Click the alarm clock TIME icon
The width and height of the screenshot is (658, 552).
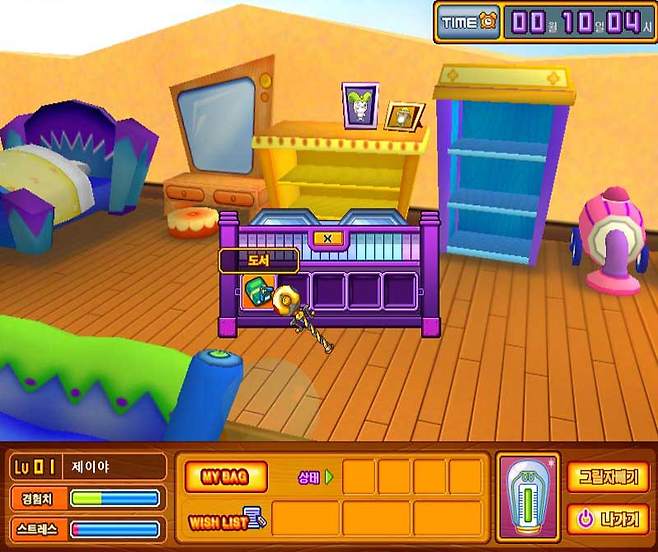pos(467,21)
